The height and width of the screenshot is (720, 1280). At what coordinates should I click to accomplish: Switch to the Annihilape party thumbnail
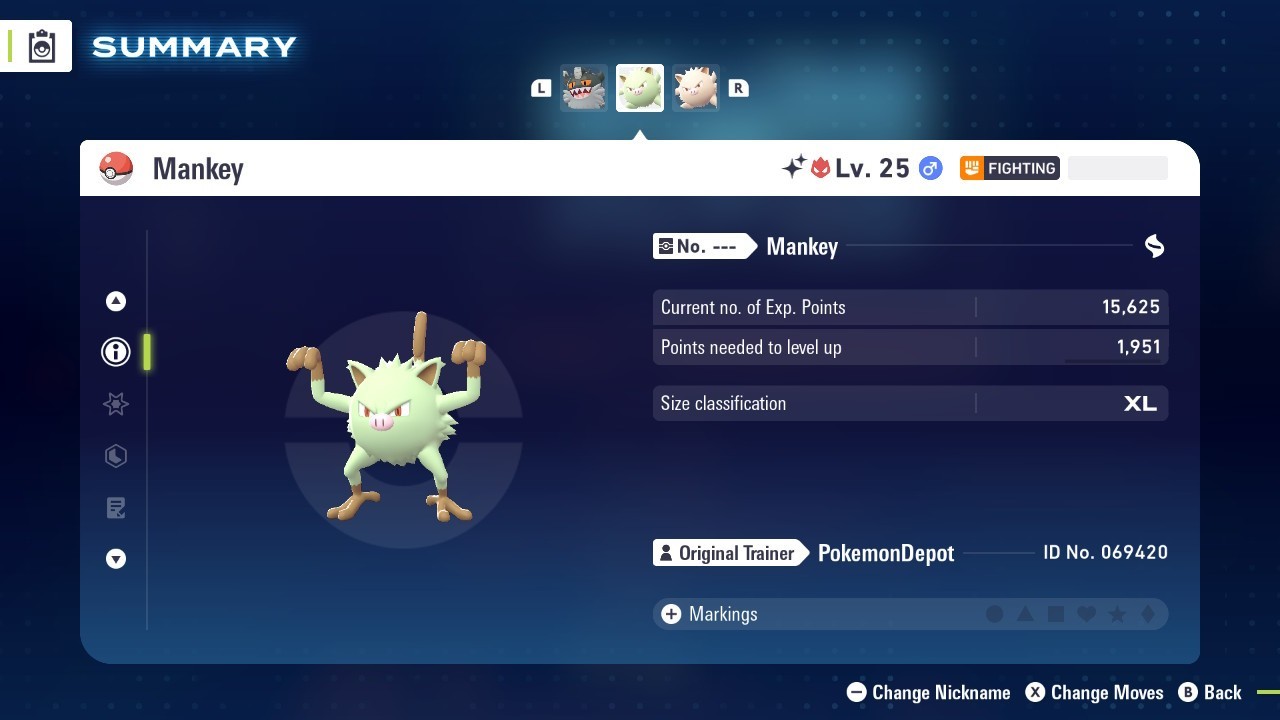pos(584,87)
